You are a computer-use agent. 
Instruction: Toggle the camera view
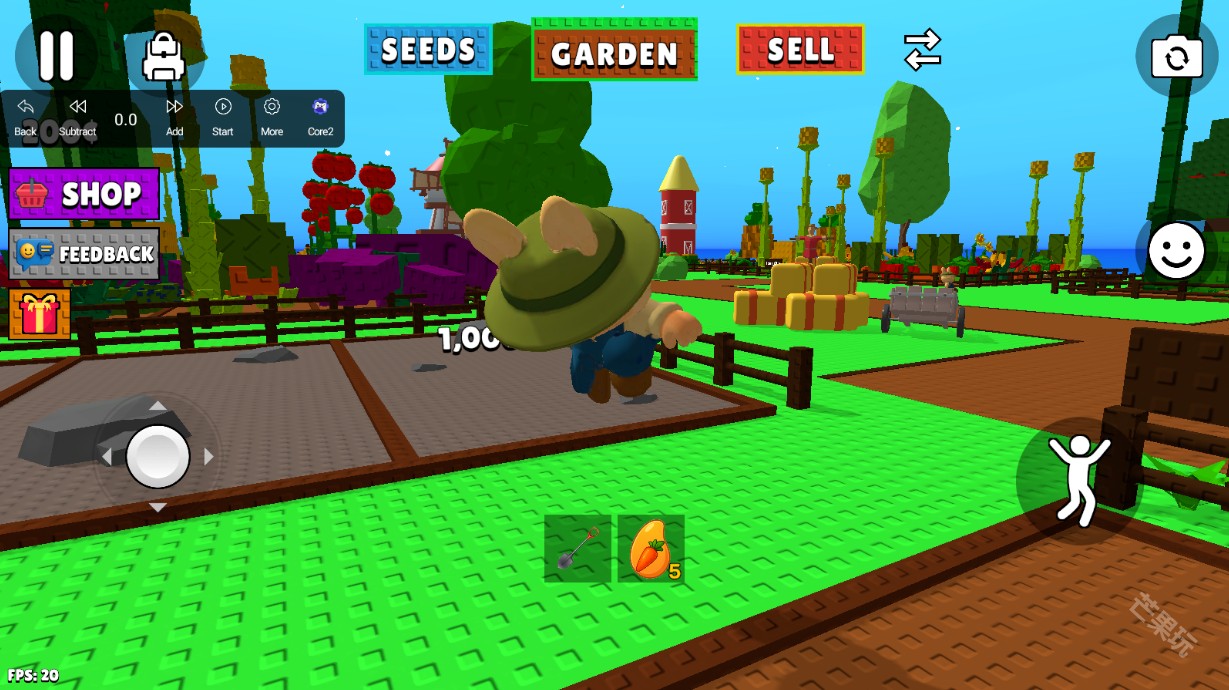click(x=1176, y=56)
